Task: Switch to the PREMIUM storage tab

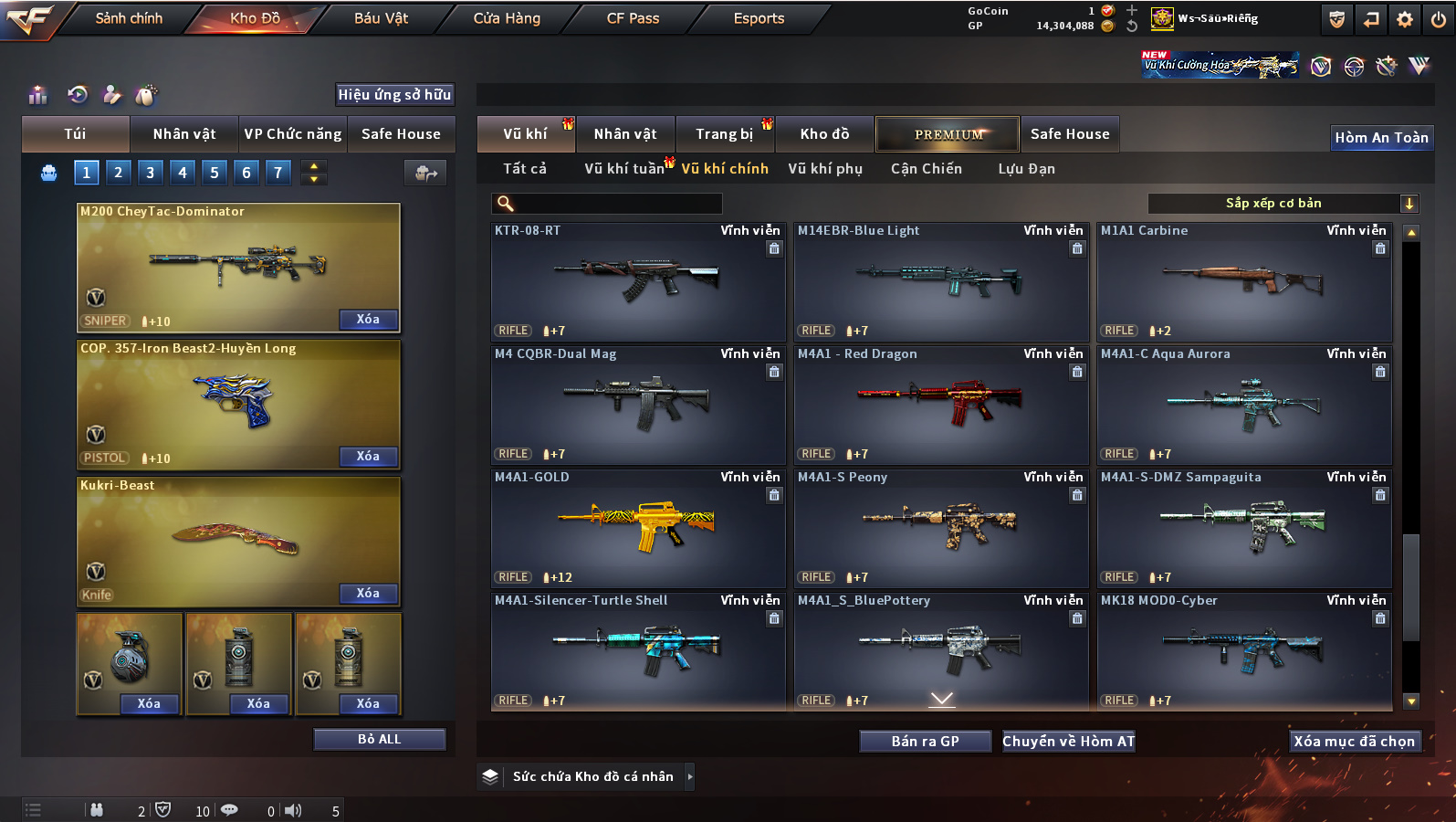Action: pyautogui.click(x=948, y=134)
